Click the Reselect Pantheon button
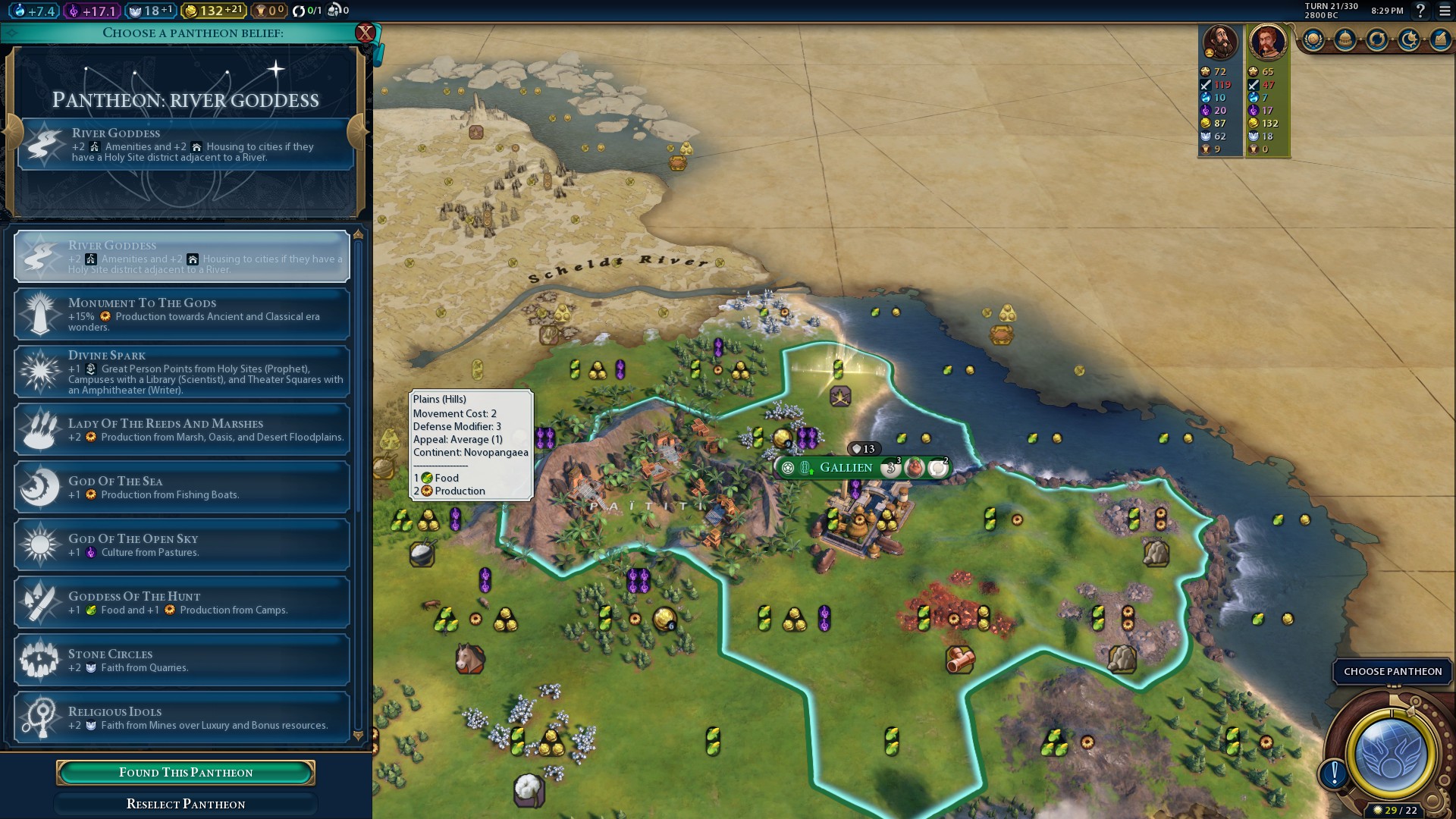This screenshot has width=1456, height=819. [x=186, y=804]
